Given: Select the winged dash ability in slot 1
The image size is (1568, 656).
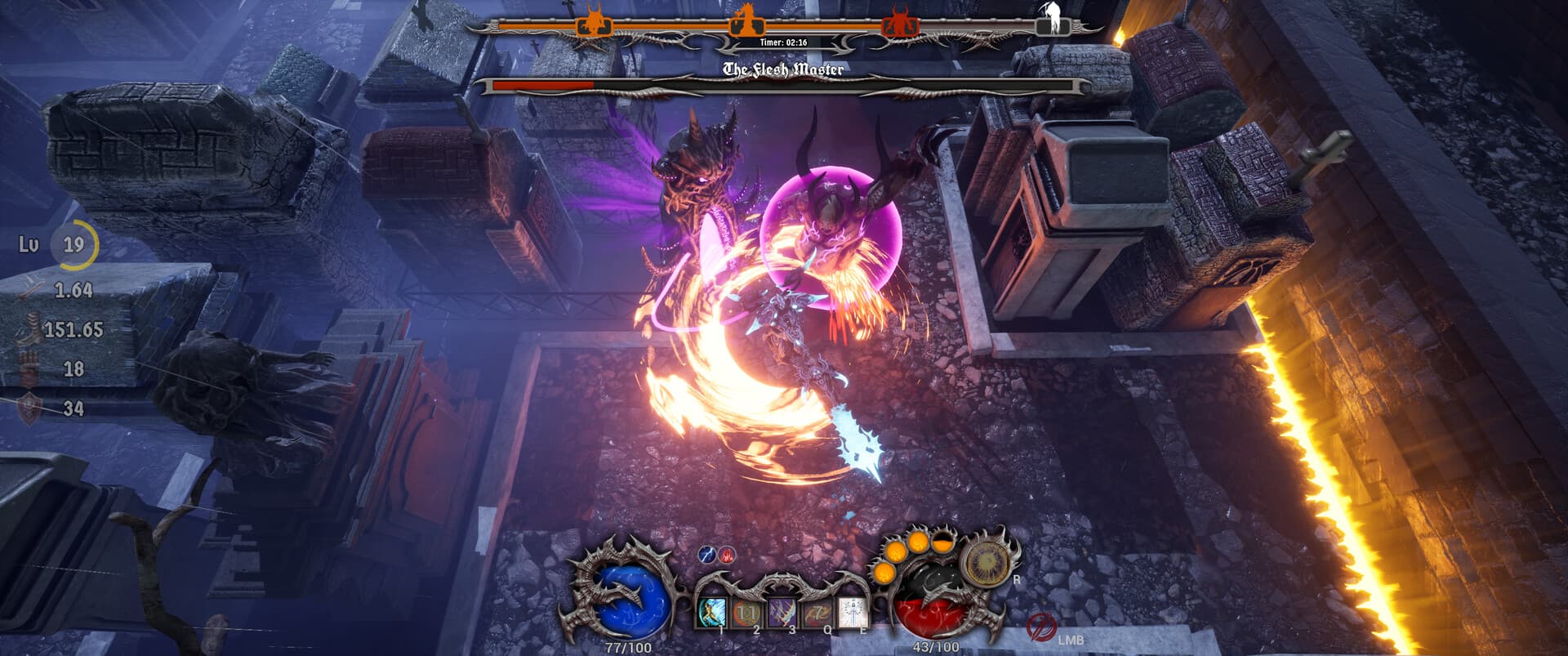Looking at the screenshot, I should (x=712, y=613).
